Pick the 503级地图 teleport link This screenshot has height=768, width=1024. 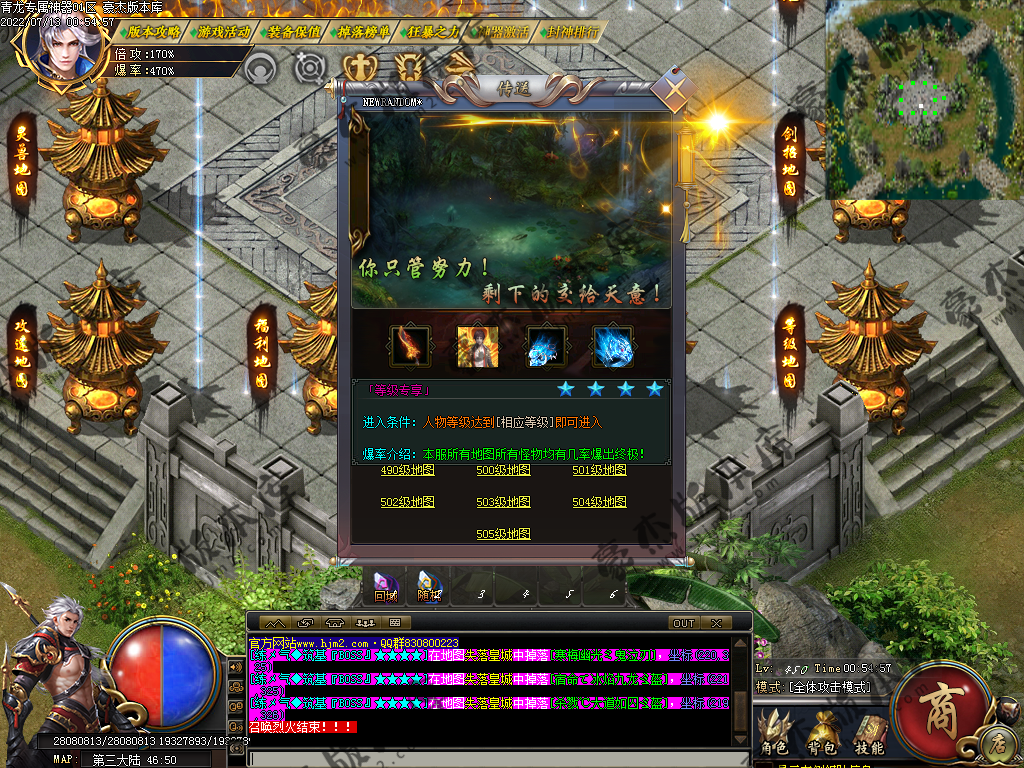click(503, 502)
